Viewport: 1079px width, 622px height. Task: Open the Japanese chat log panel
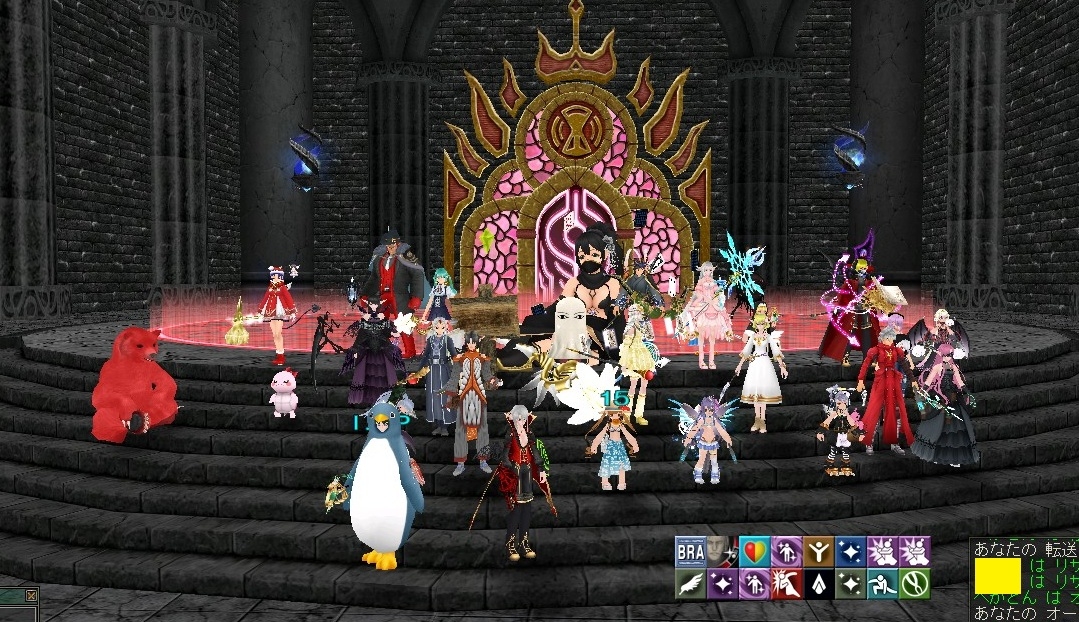pyautogui.click(x=1024, y=580)
